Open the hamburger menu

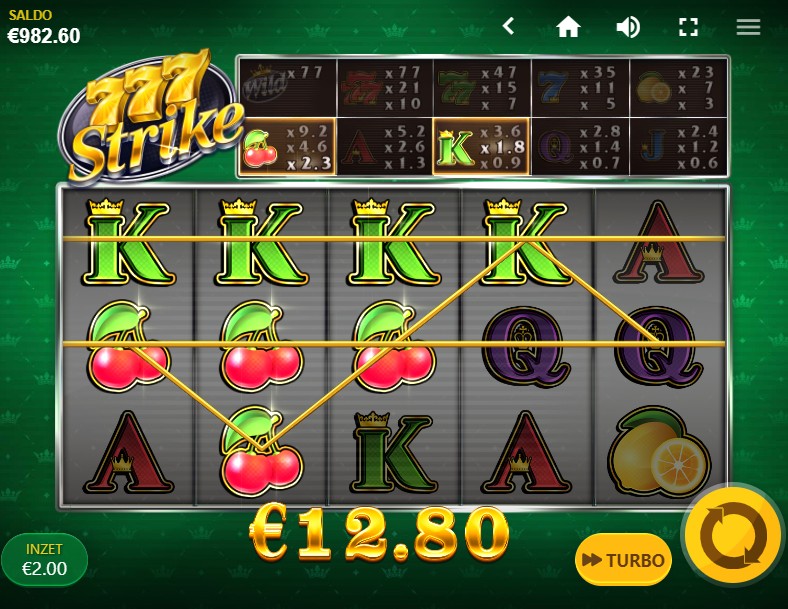(748, 26)
